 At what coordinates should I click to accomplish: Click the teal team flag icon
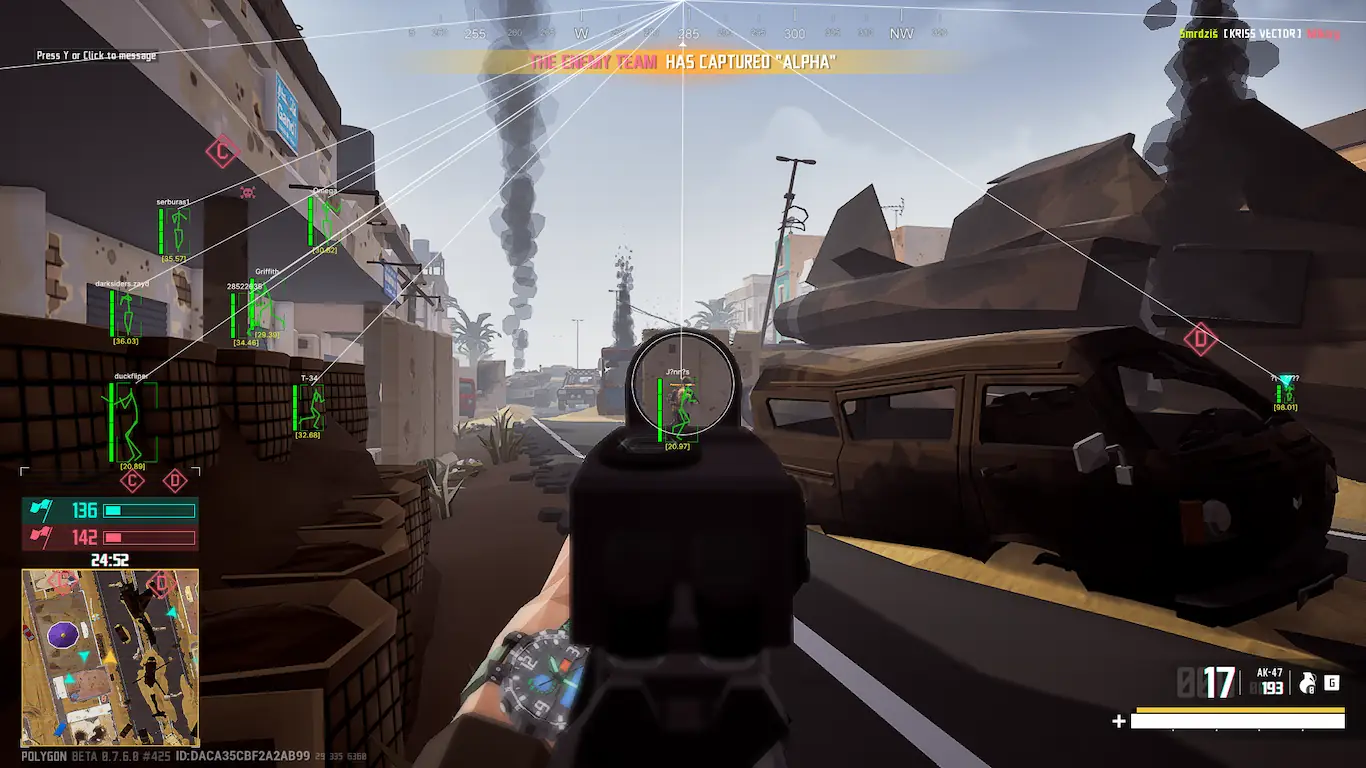tap(41, 511)
